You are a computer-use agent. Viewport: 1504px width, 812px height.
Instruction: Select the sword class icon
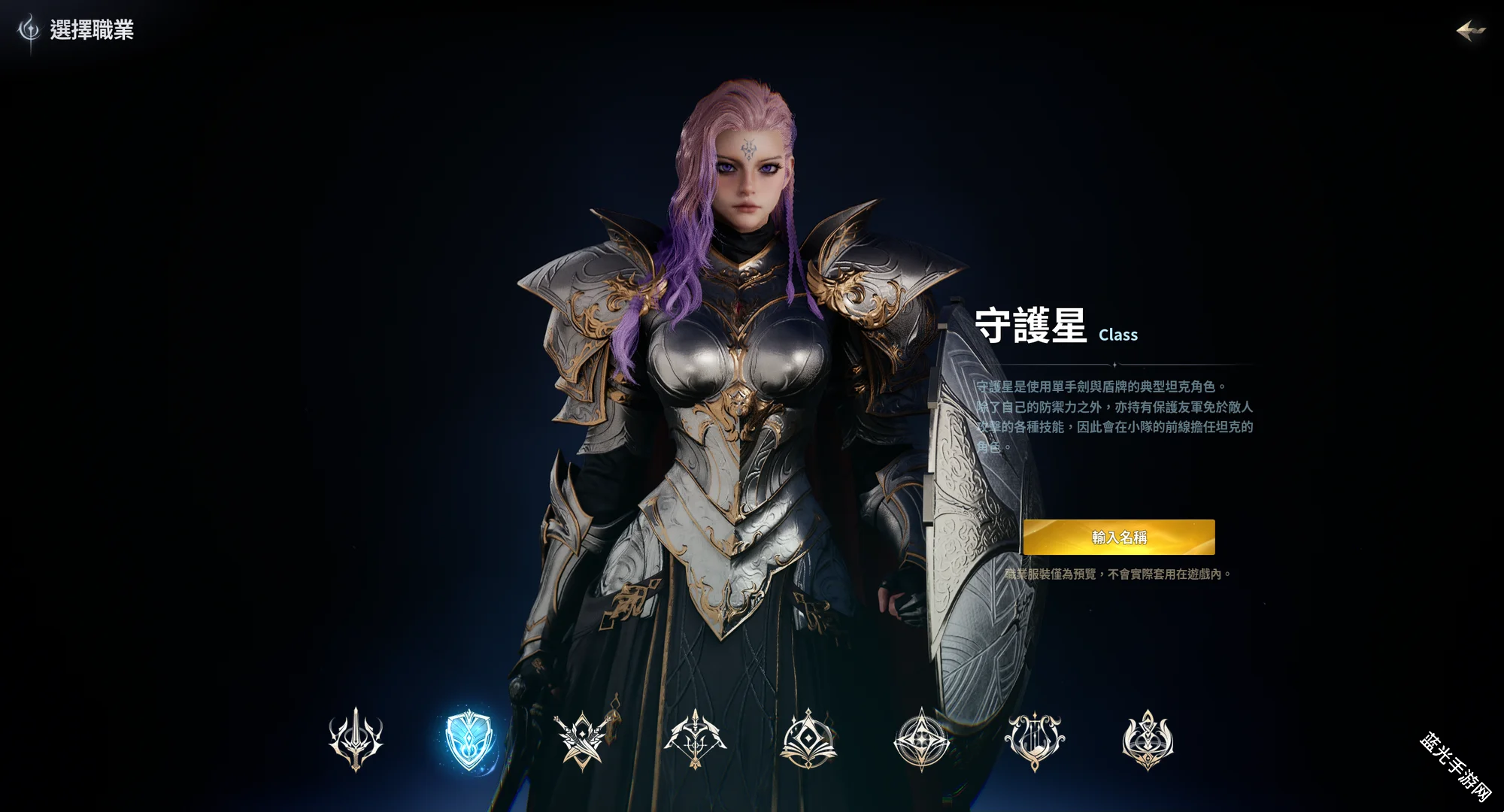[356, 739]
